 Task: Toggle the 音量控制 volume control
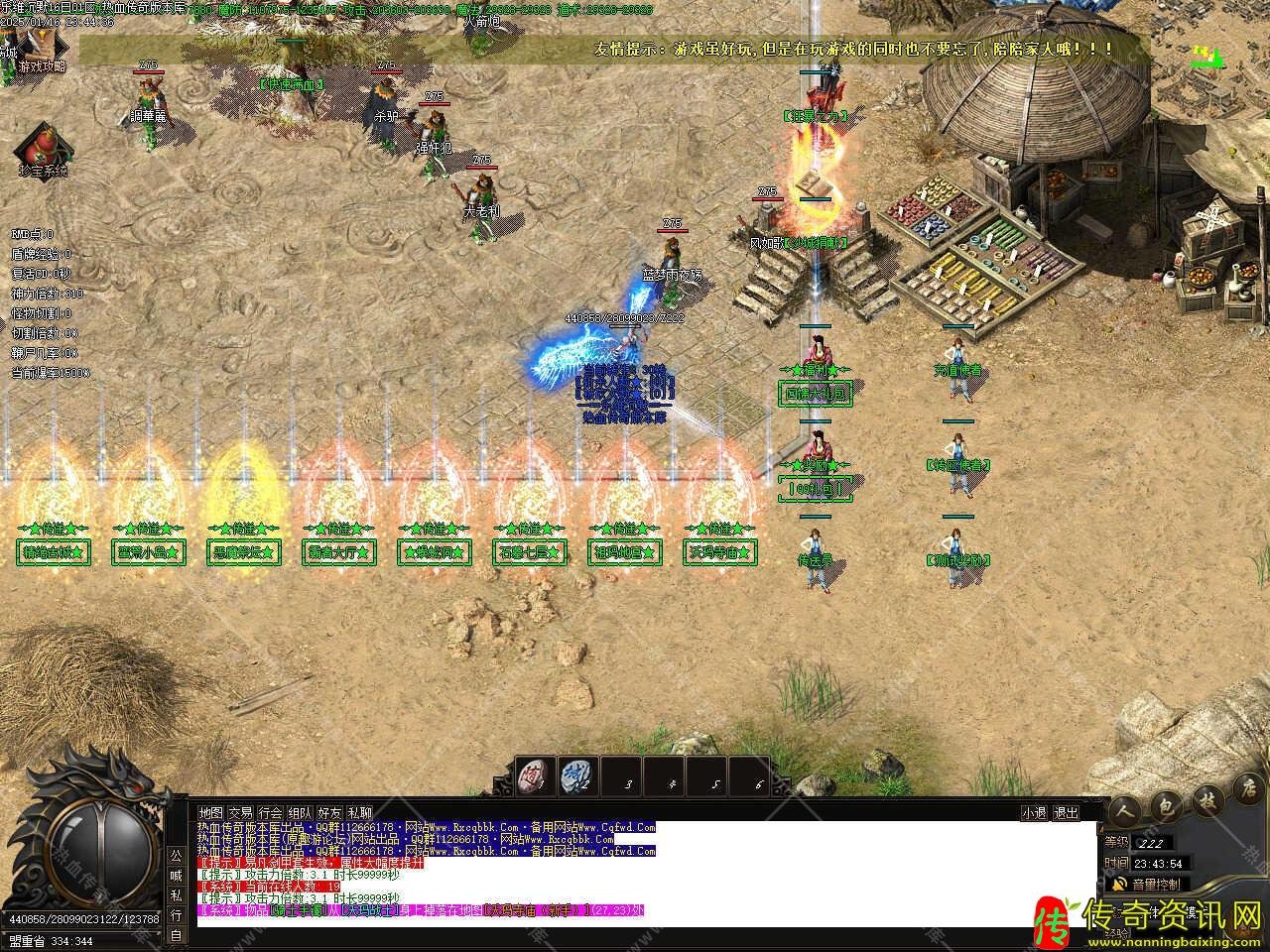[1149, 884]
